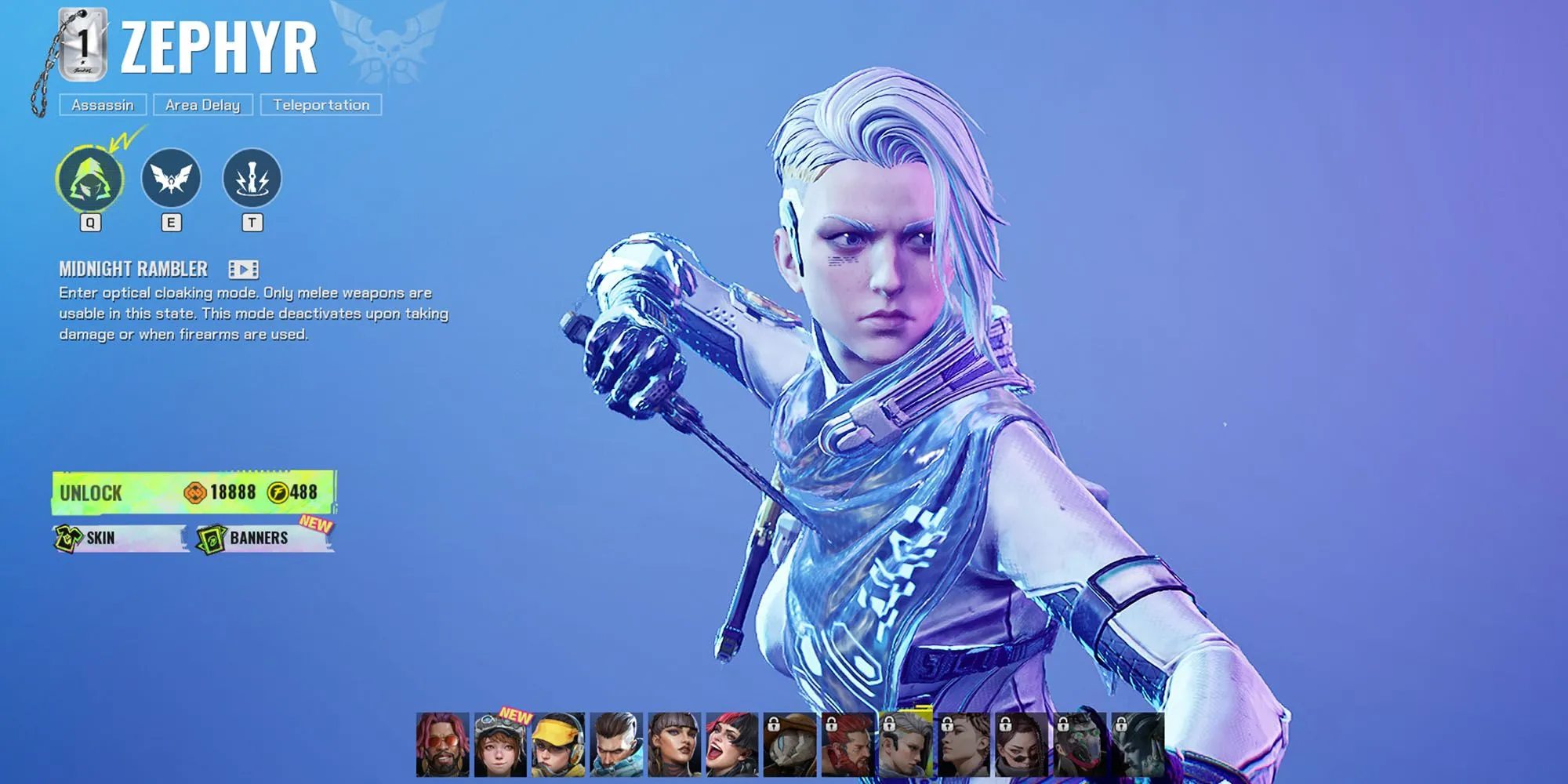Select the laughing red-and-black-haired hero
The width and height of the screenshot is (1568, 784).
pos(732,744)
